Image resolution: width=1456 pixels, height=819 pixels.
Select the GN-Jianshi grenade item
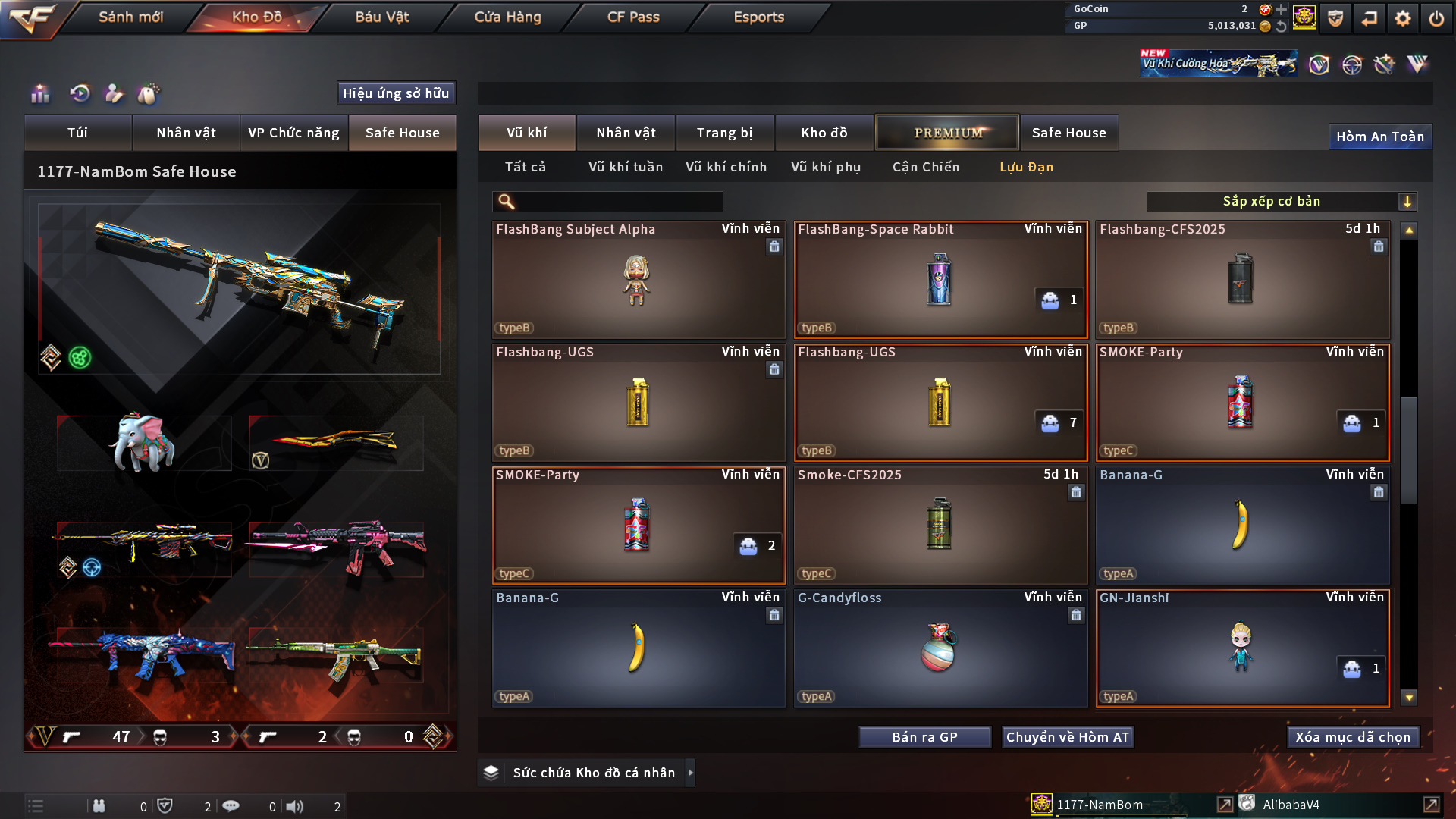click(x=1242, y=649)
